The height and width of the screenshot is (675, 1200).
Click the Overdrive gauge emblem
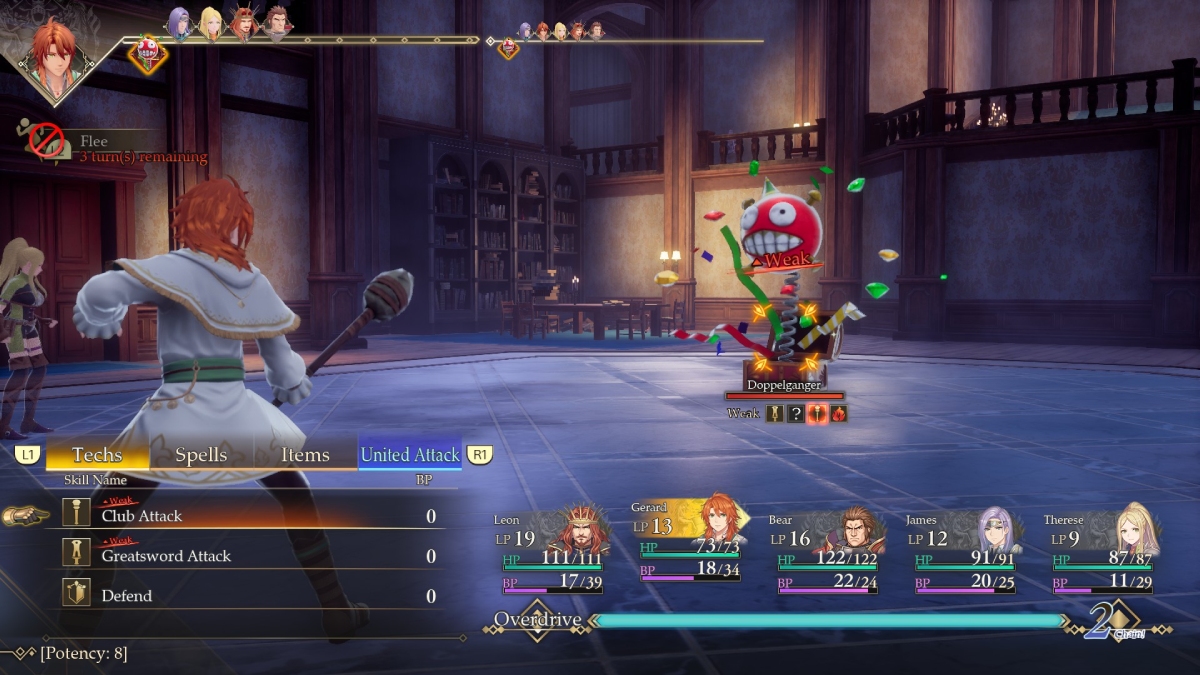click(x=537, y=620)
